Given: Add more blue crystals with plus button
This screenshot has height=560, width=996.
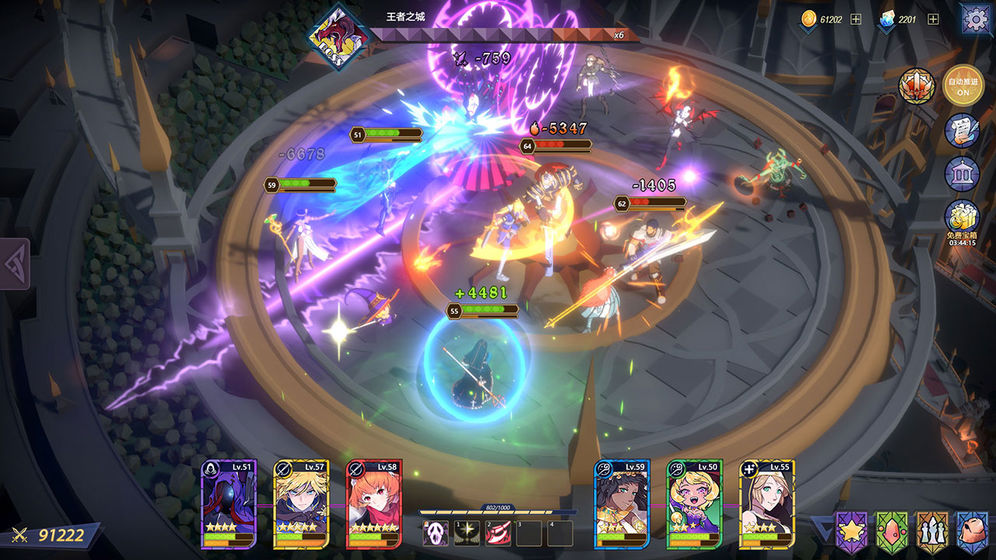Looking at the screenshot, I should tap(932, 19).
